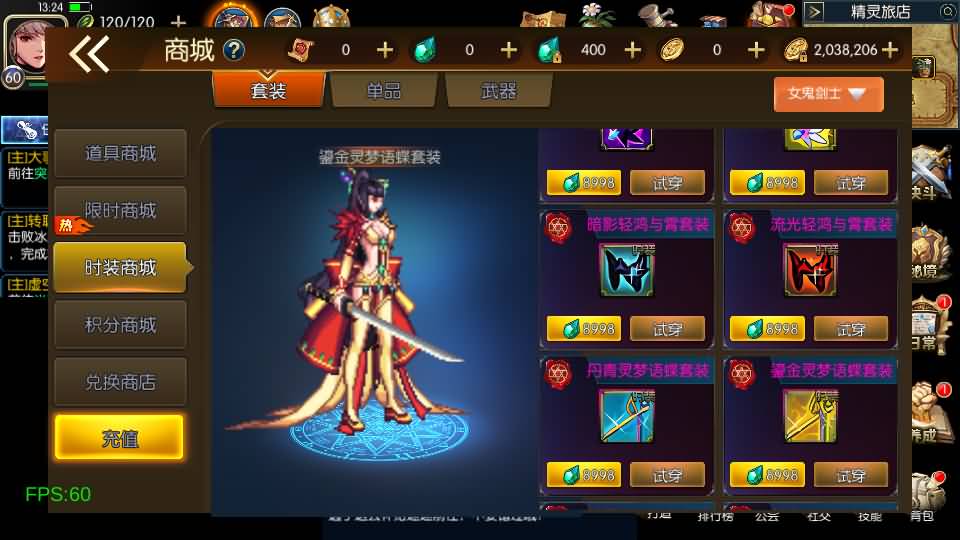Open the 积分商城 category
This screenshot has height=540, width=960.
(x=120, y=325)
